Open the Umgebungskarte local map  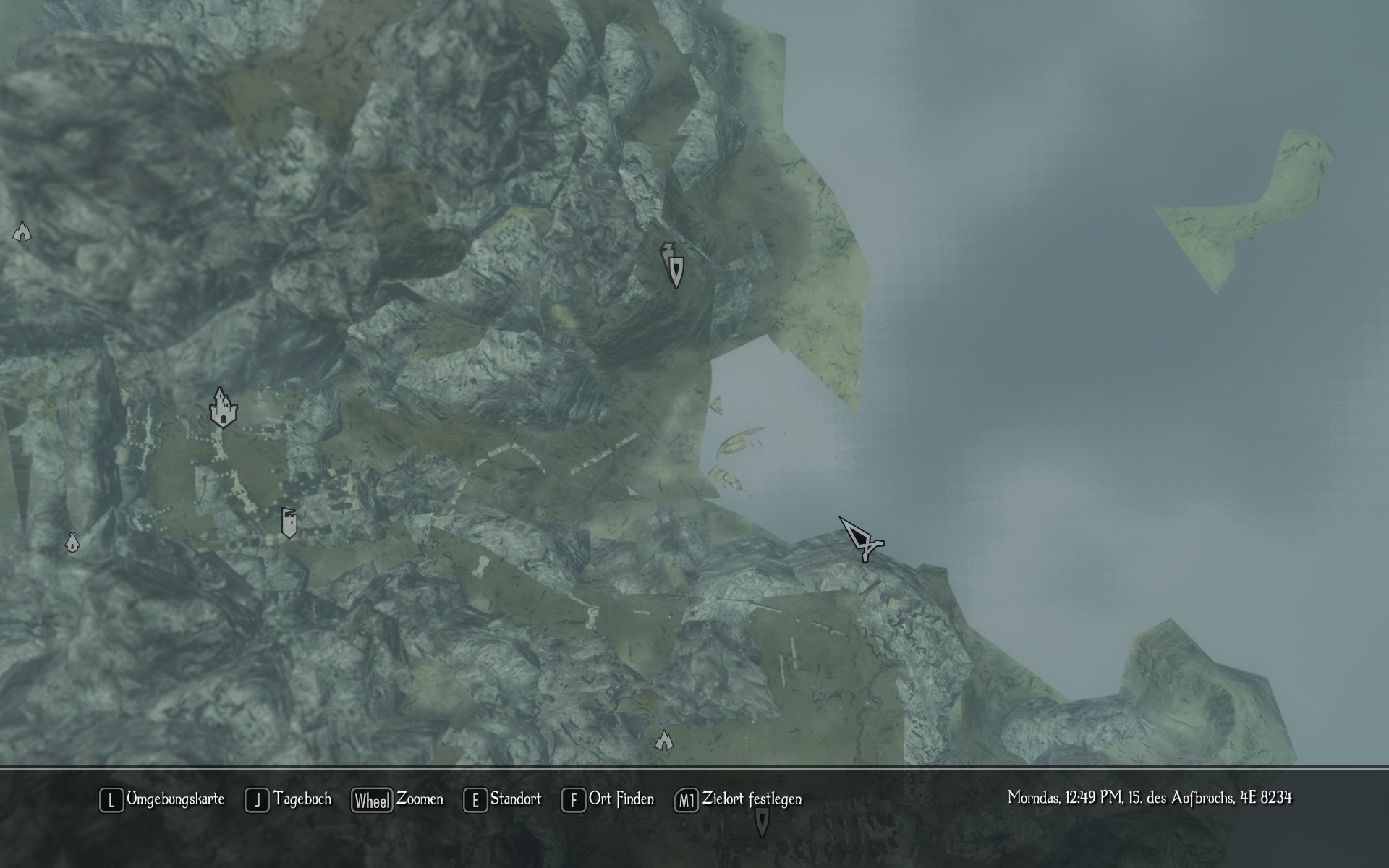[x=162, y=799]
